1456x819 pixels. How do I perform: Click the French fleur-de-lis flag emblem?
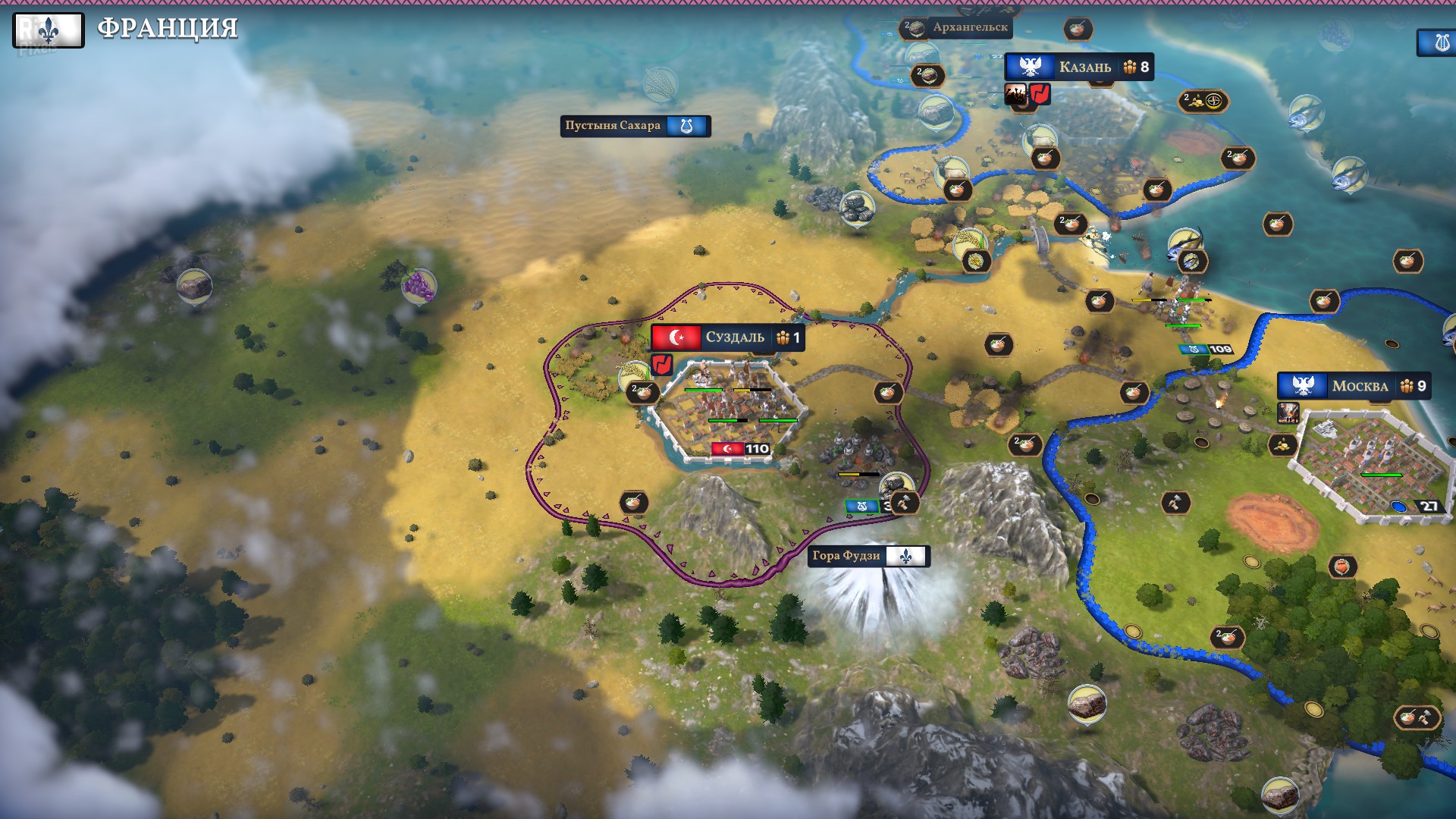[49, 30]
